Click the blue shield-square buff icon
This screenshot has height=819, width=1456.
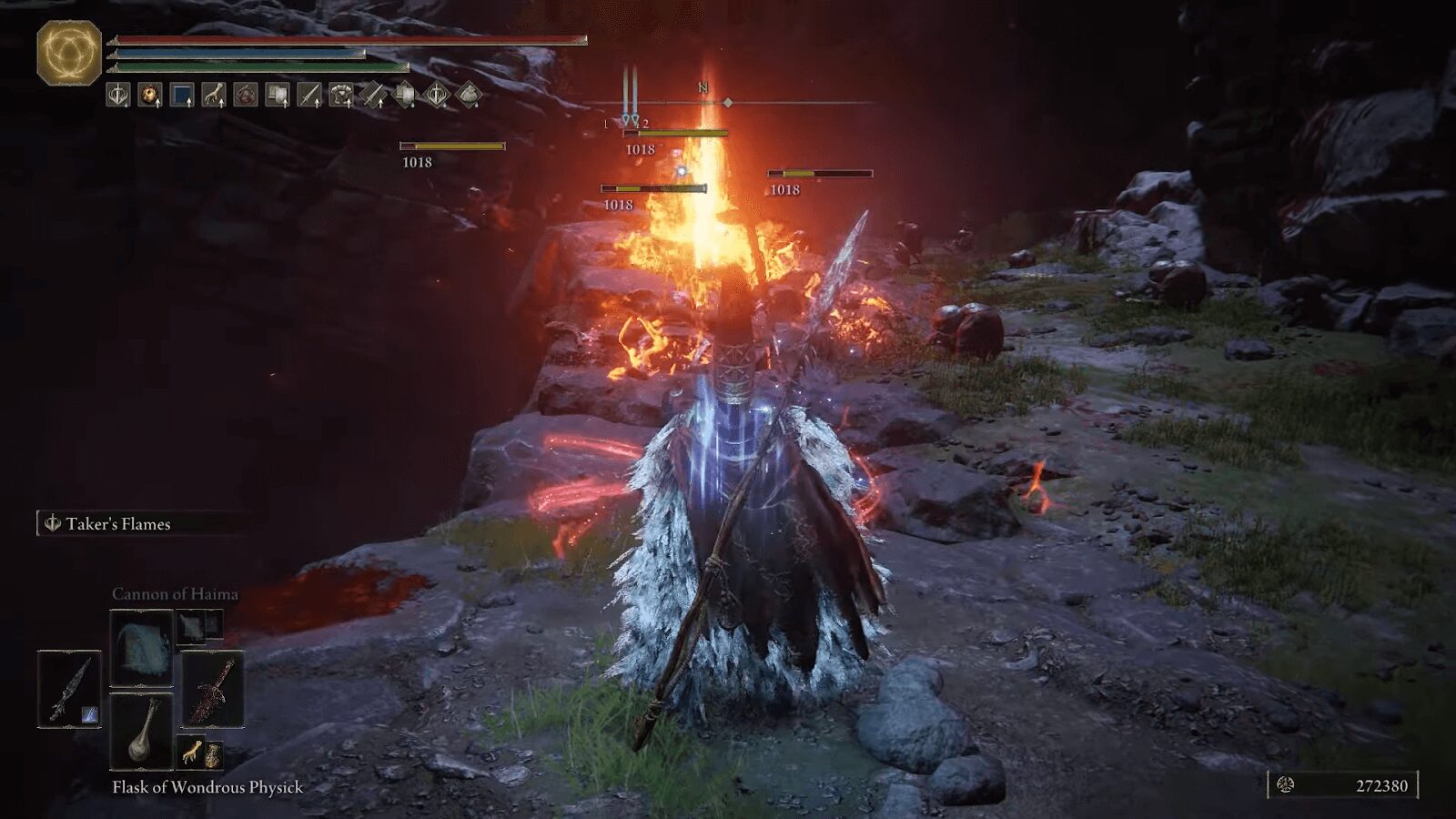tap(180, 94)
